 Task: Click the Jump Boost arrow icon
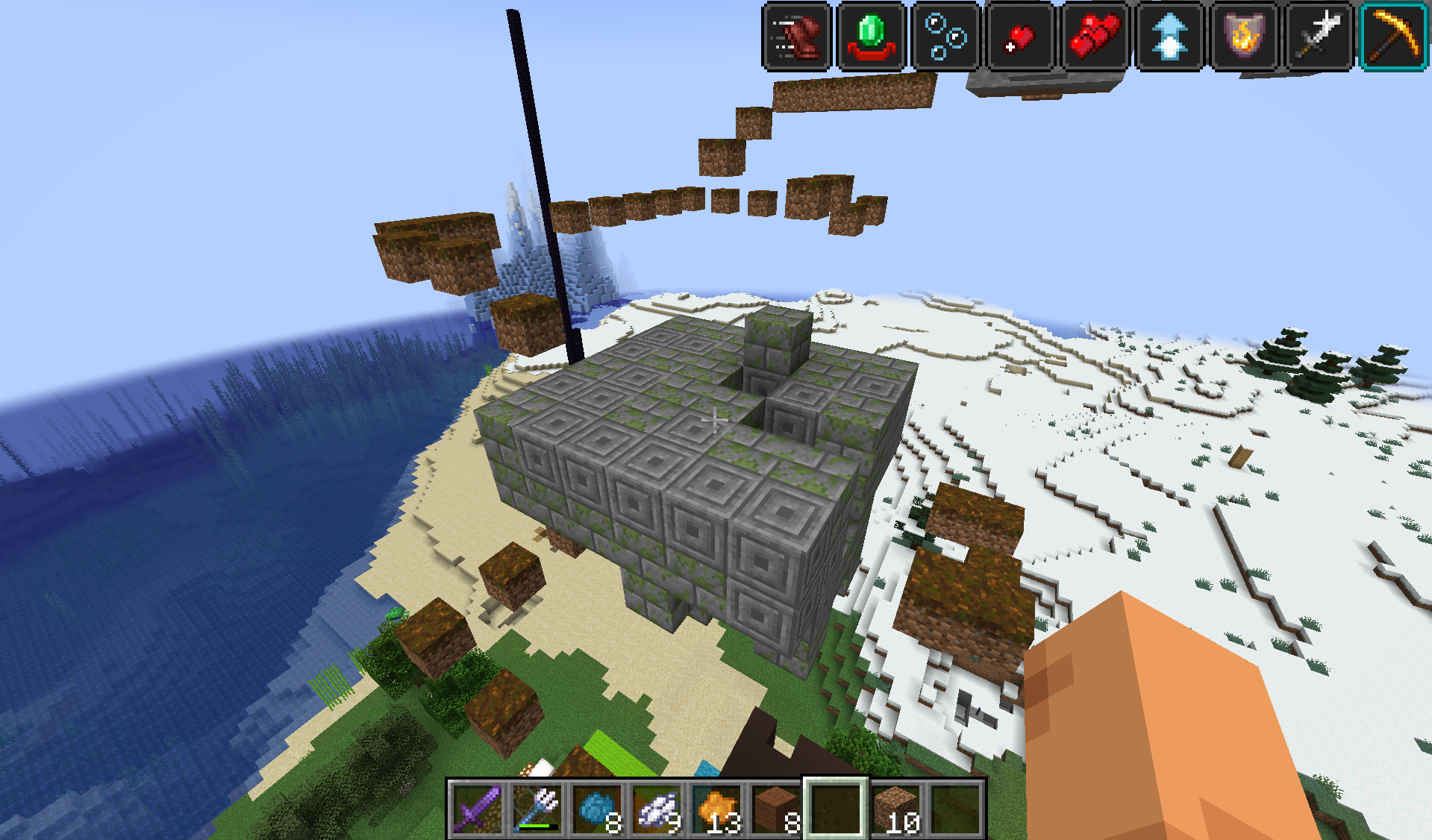coord(1169,36)
